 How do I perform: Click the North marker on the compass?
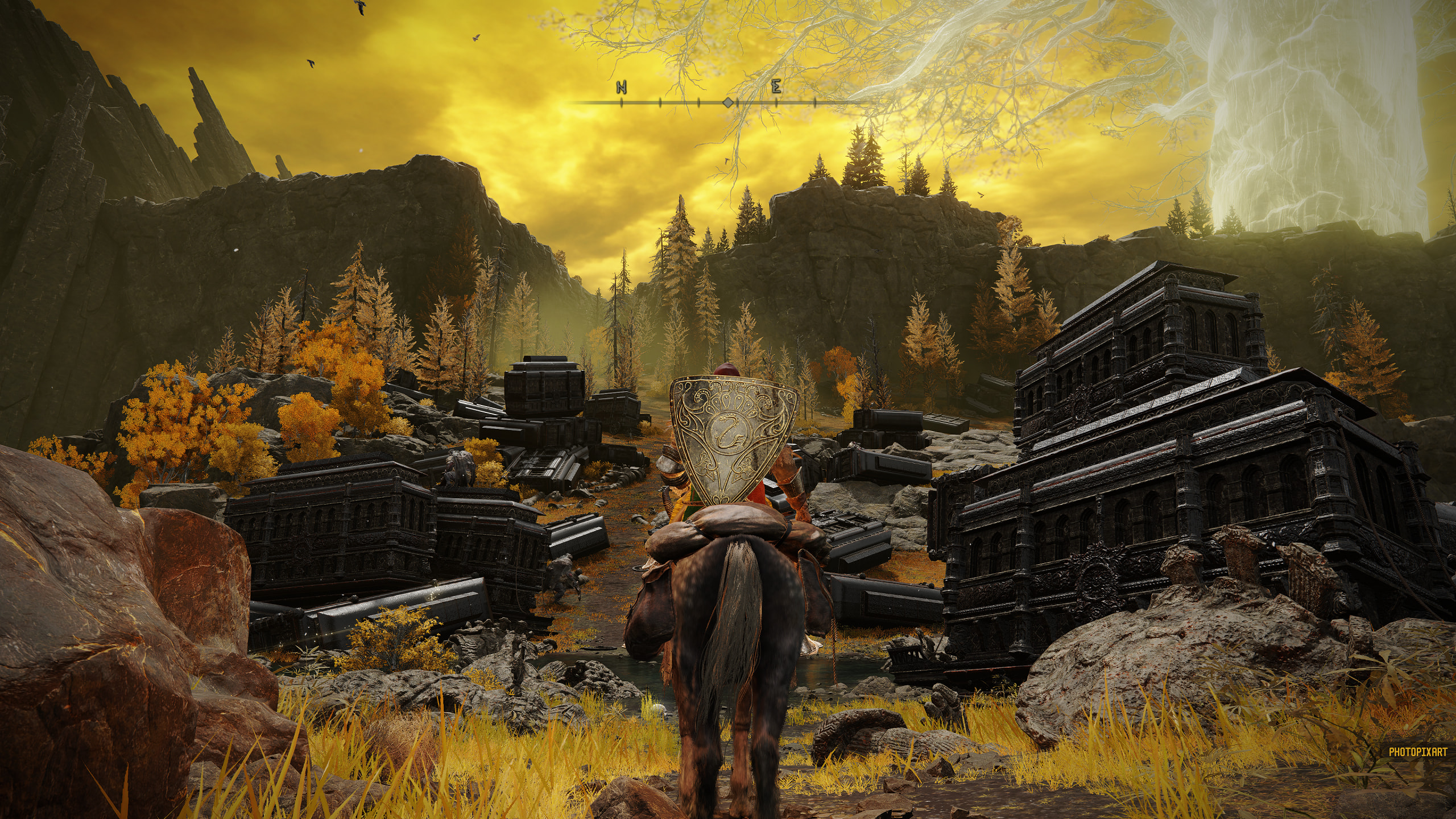point(621,88)
